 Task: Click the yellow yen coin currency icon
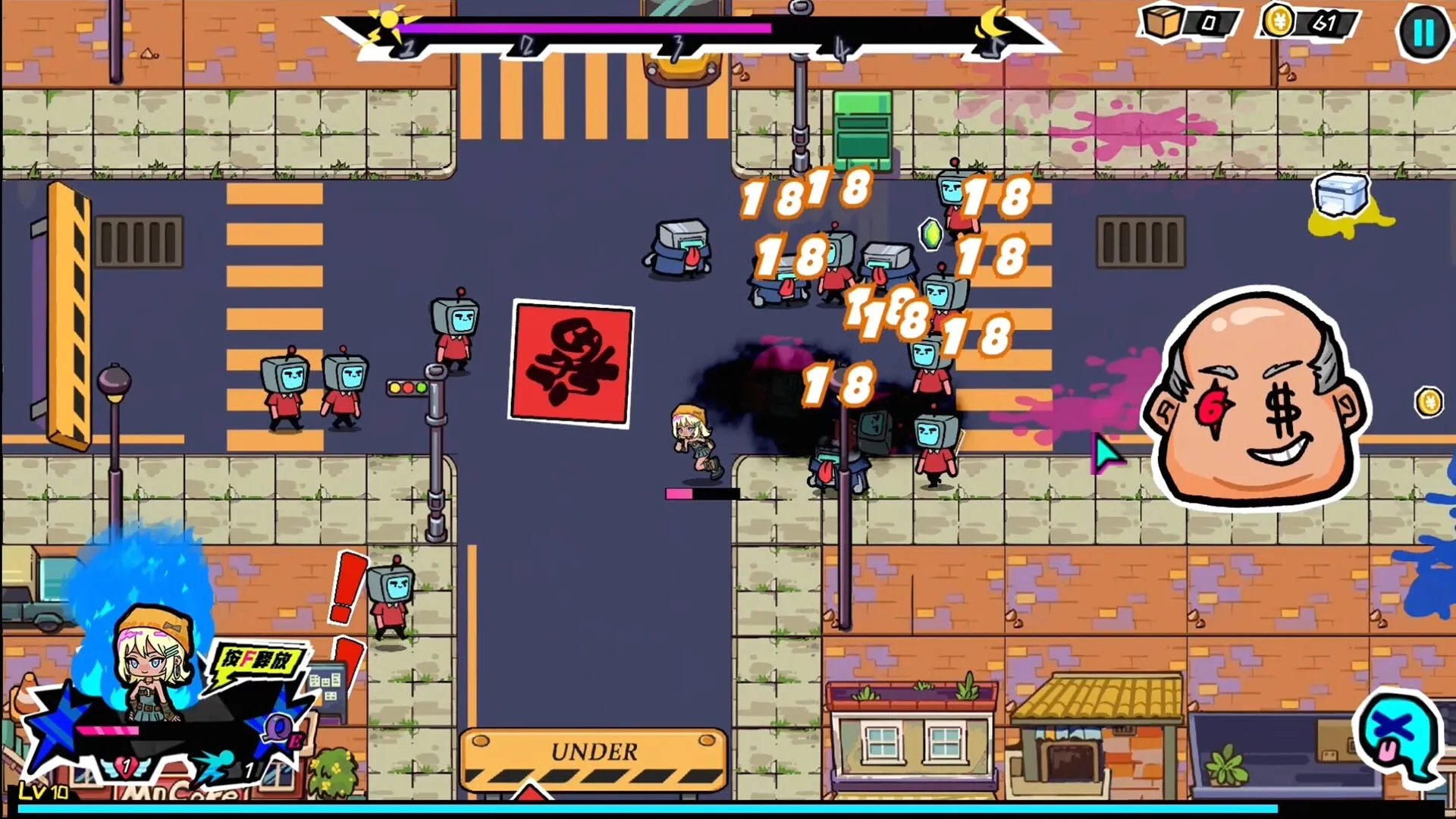tap(1278, 21)
